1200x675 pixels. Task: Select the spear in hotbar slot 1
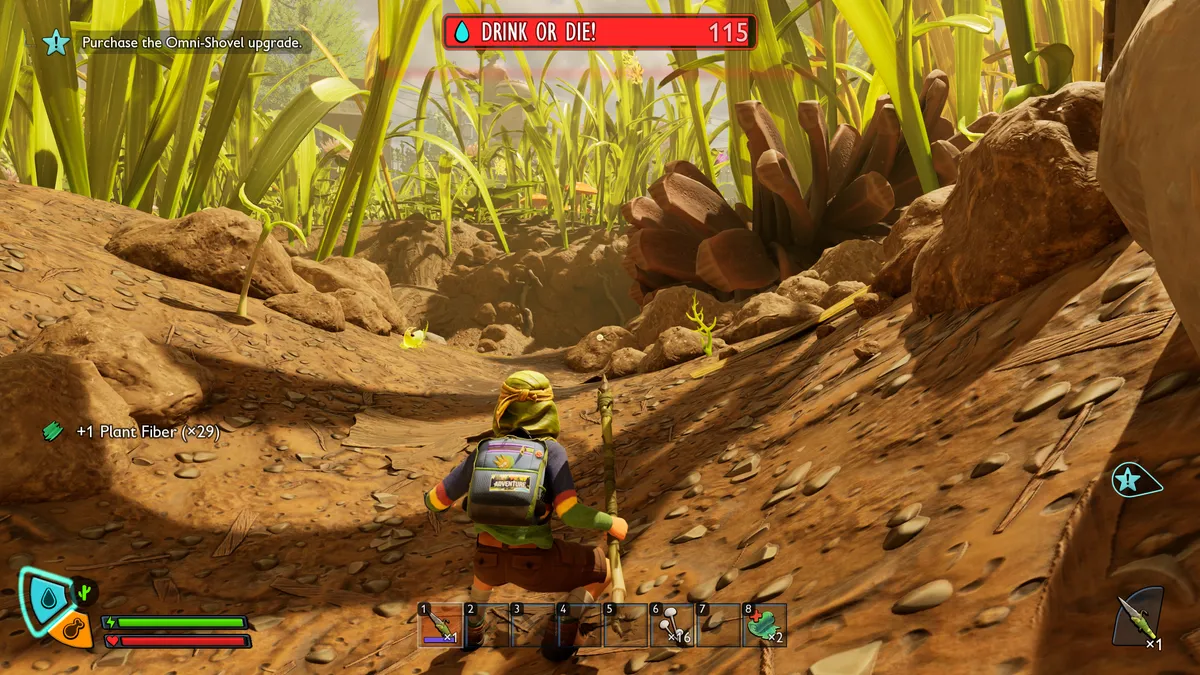[x=440, y=625]
